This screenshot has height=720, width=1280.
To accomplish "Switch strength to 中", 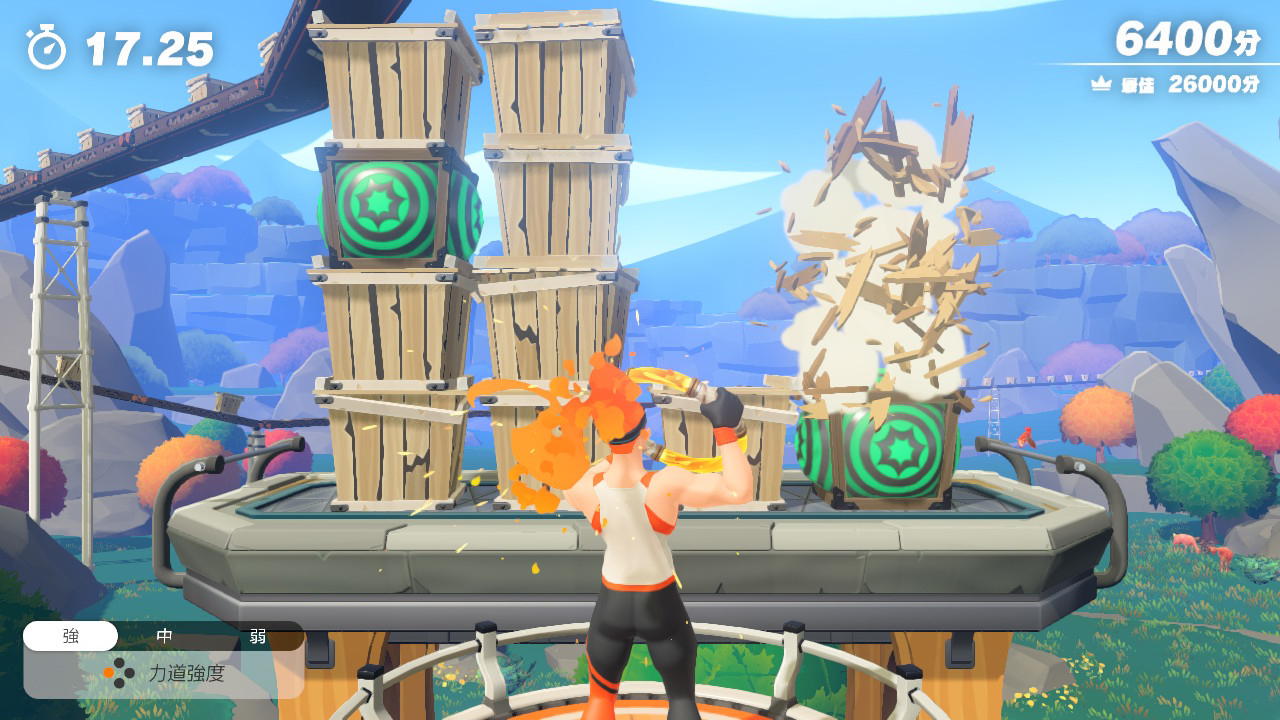I will pos(165,636).
